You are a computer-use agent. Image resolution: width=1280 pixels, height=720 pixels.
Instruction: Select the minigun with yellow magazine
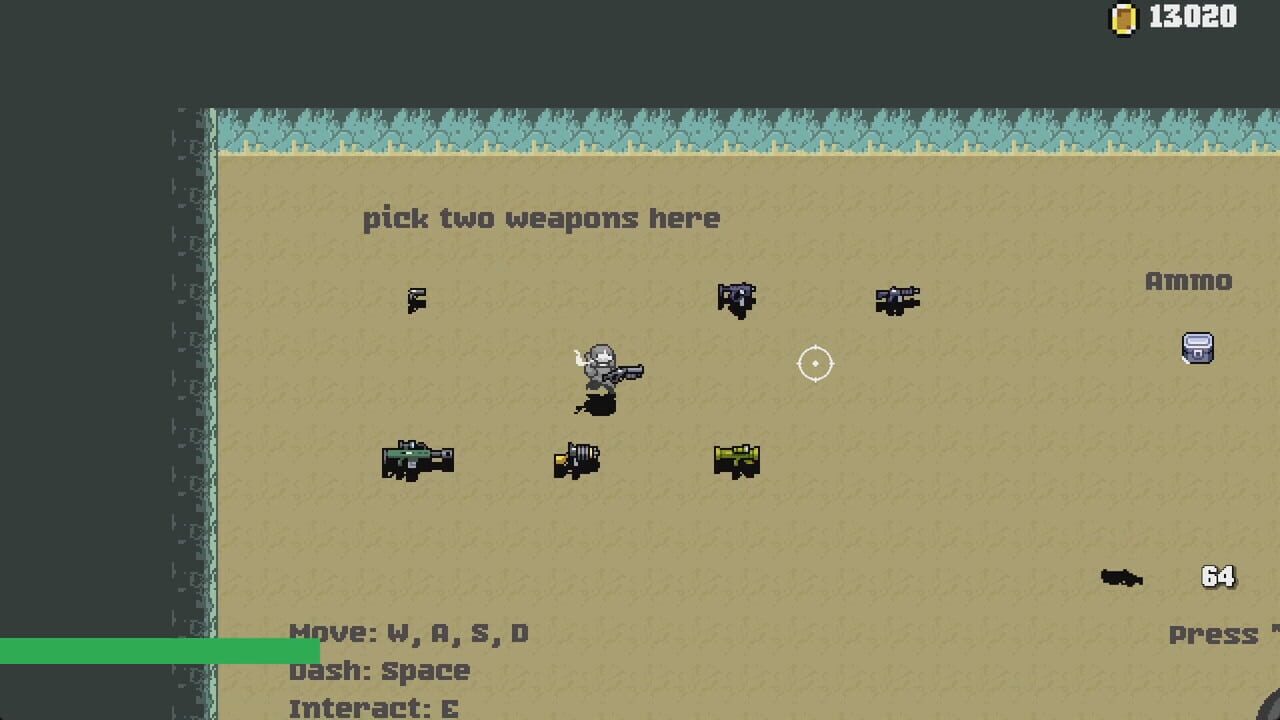(577, 459)
